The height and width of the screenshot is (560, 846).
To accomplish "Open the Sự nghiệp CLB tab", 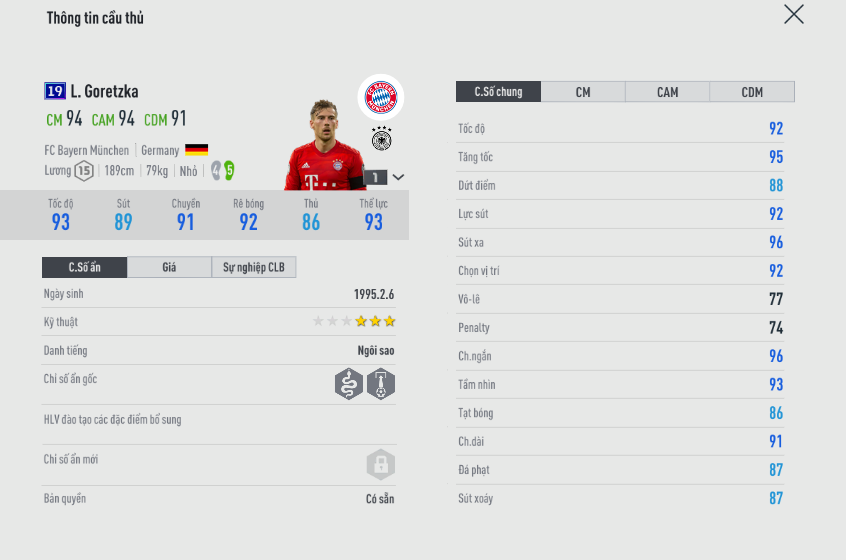I will 254,267.
